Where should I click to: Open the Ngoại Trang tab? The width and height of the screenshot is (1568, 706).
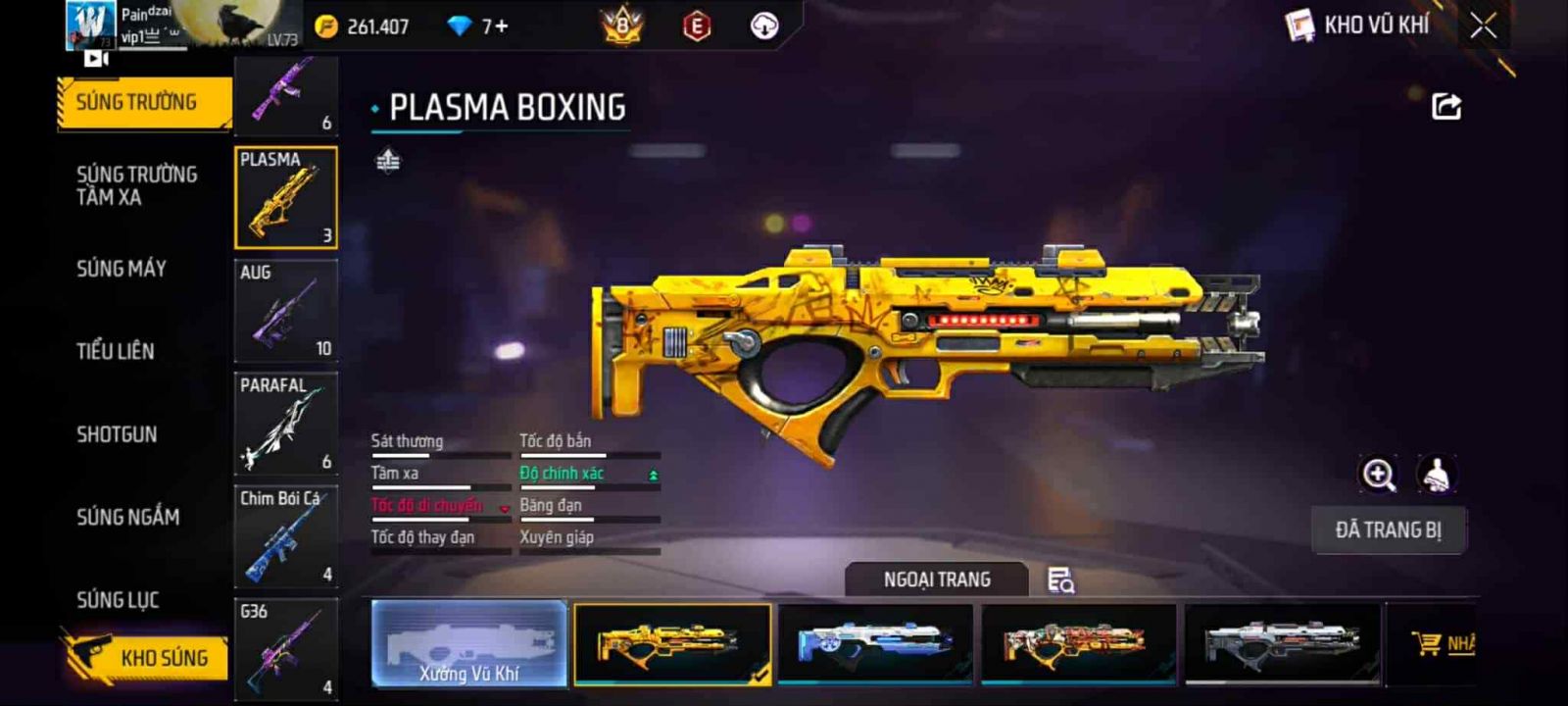(x=937, y=580)
